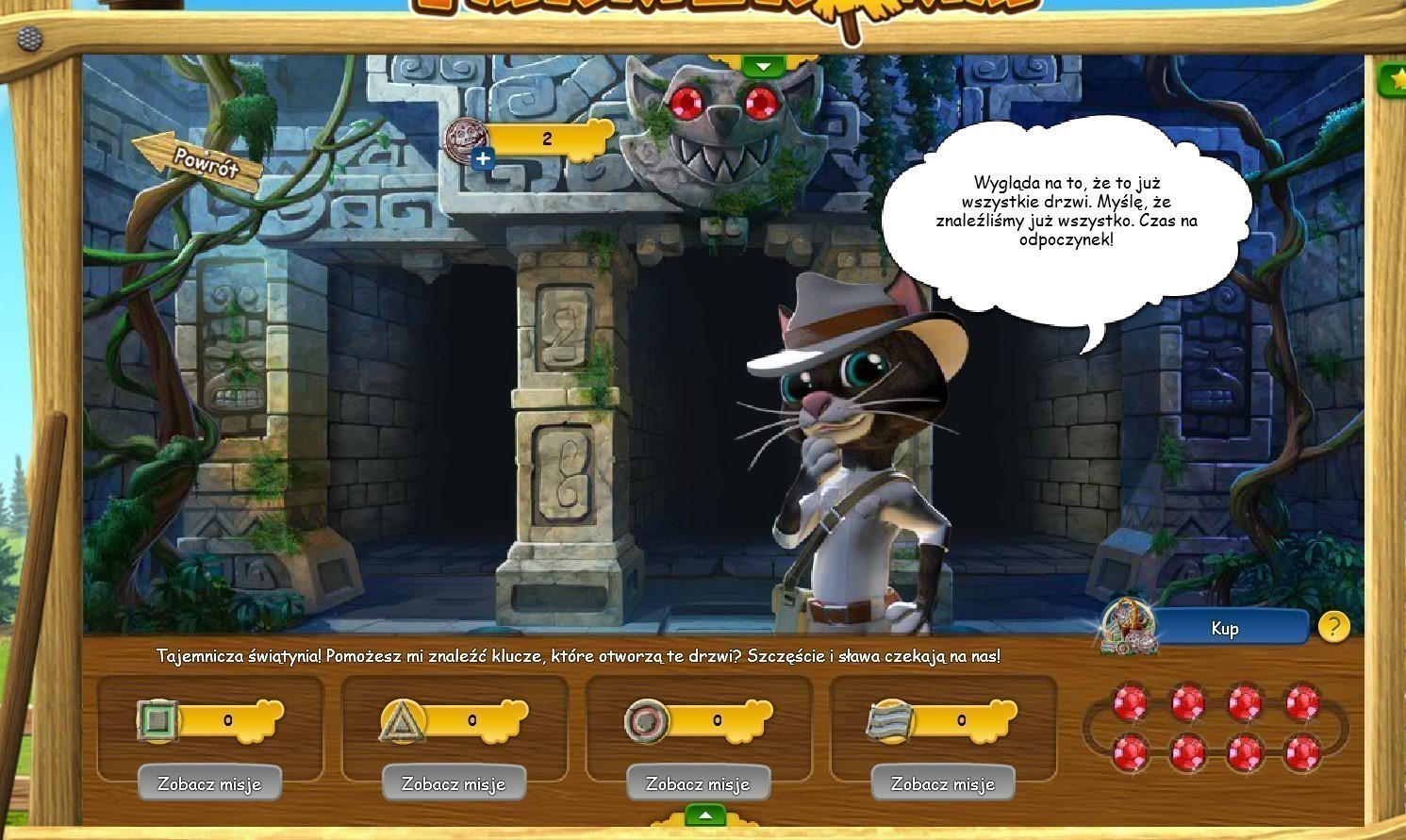View missions for the triangle key
The width and height of the screenshot is (1406, 840).
454,783
